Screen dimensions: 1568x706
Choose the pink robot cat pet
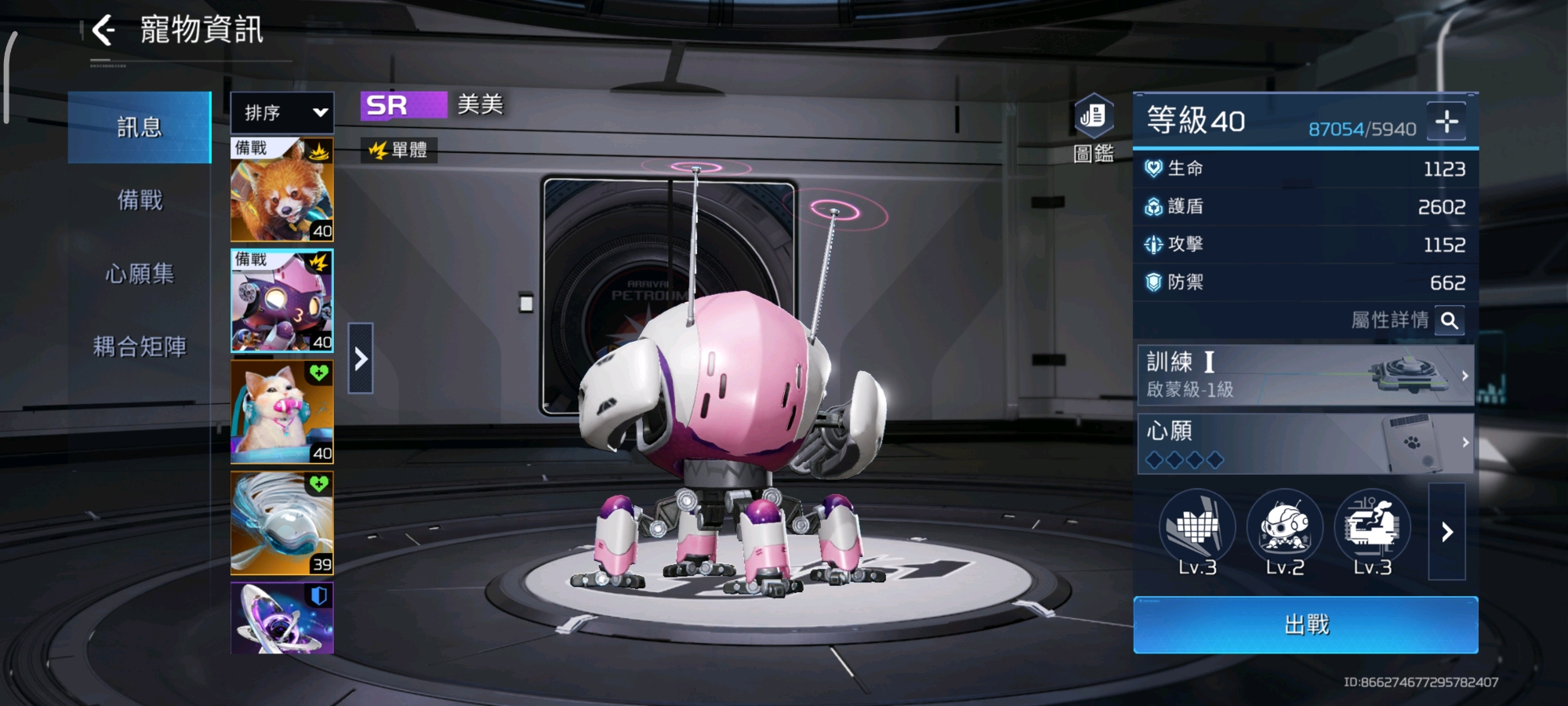(282, 301)
